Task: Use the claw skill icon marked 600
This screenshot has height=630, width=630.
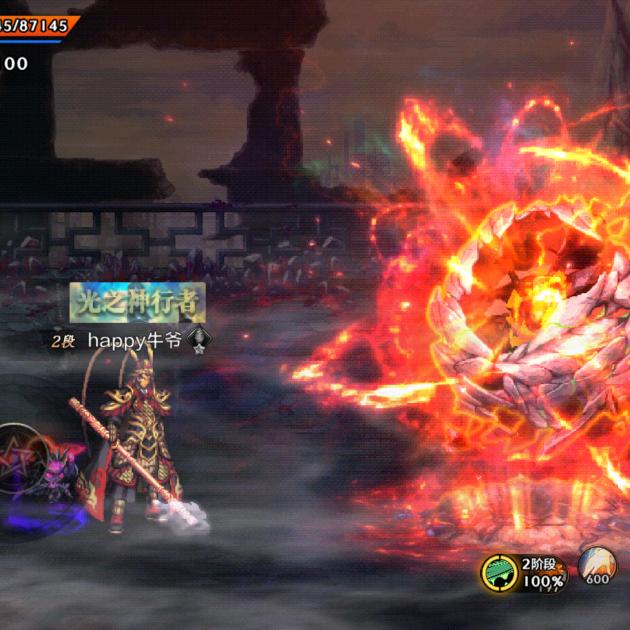Action: [597, 566]
